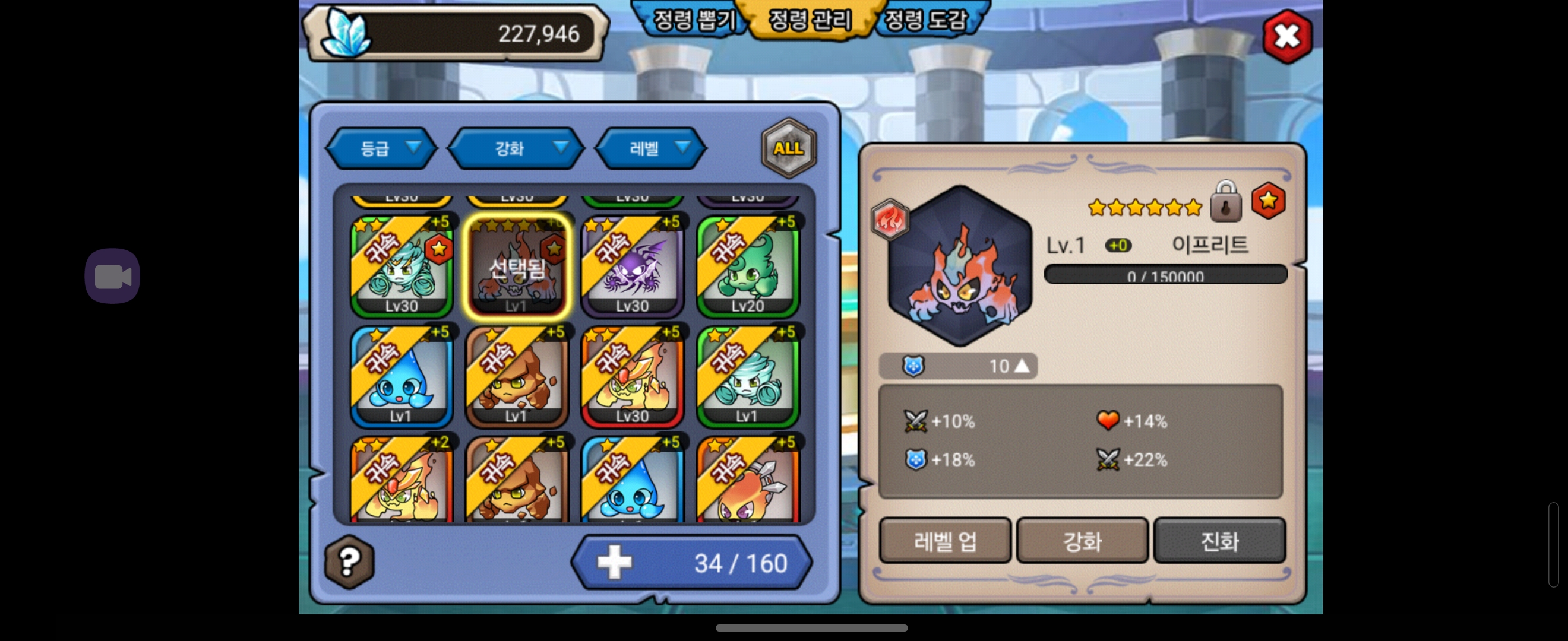Screen dimensions: 1568x641
Task: Tap the purple video recorder overlay icon
Action: tap(112, 276)
